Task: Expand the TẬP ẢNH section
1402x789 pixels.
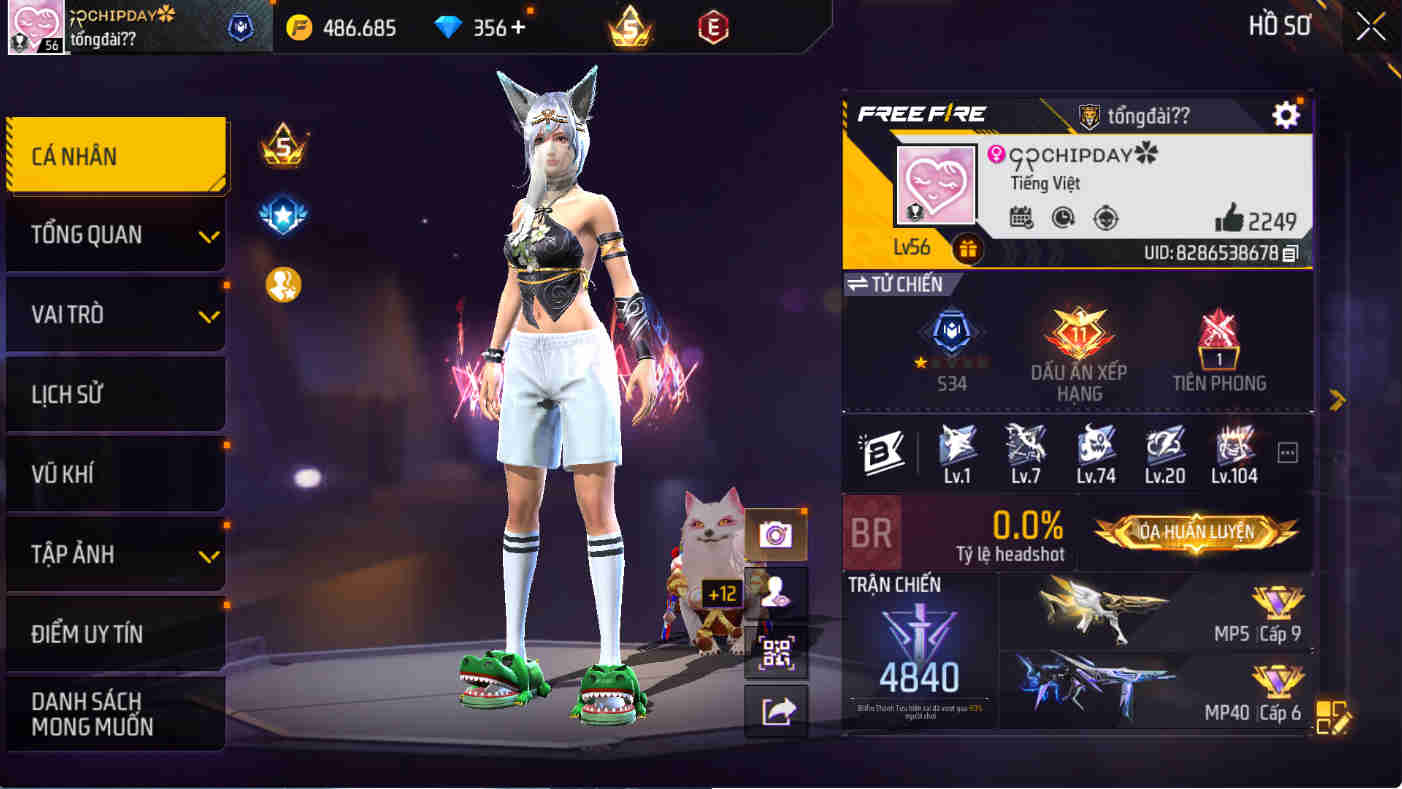Action: coord(115,553)
